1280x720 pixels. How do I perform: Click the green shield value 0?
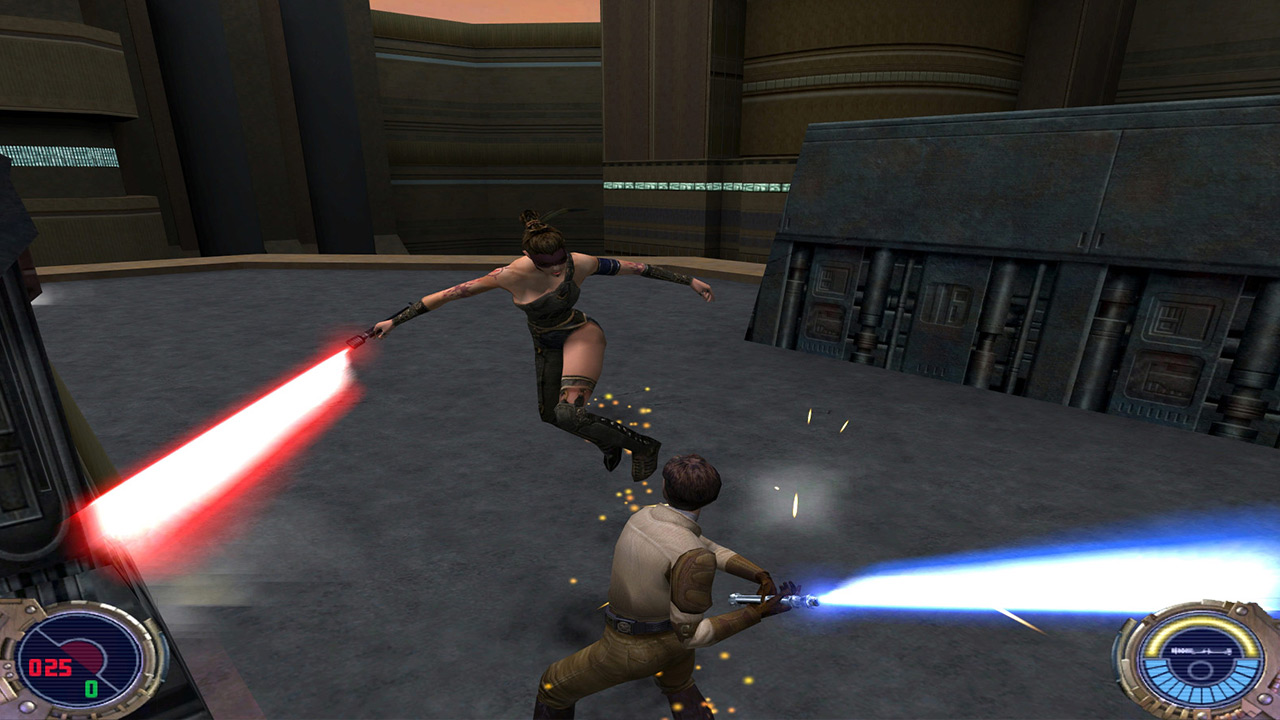coord(91,687)
